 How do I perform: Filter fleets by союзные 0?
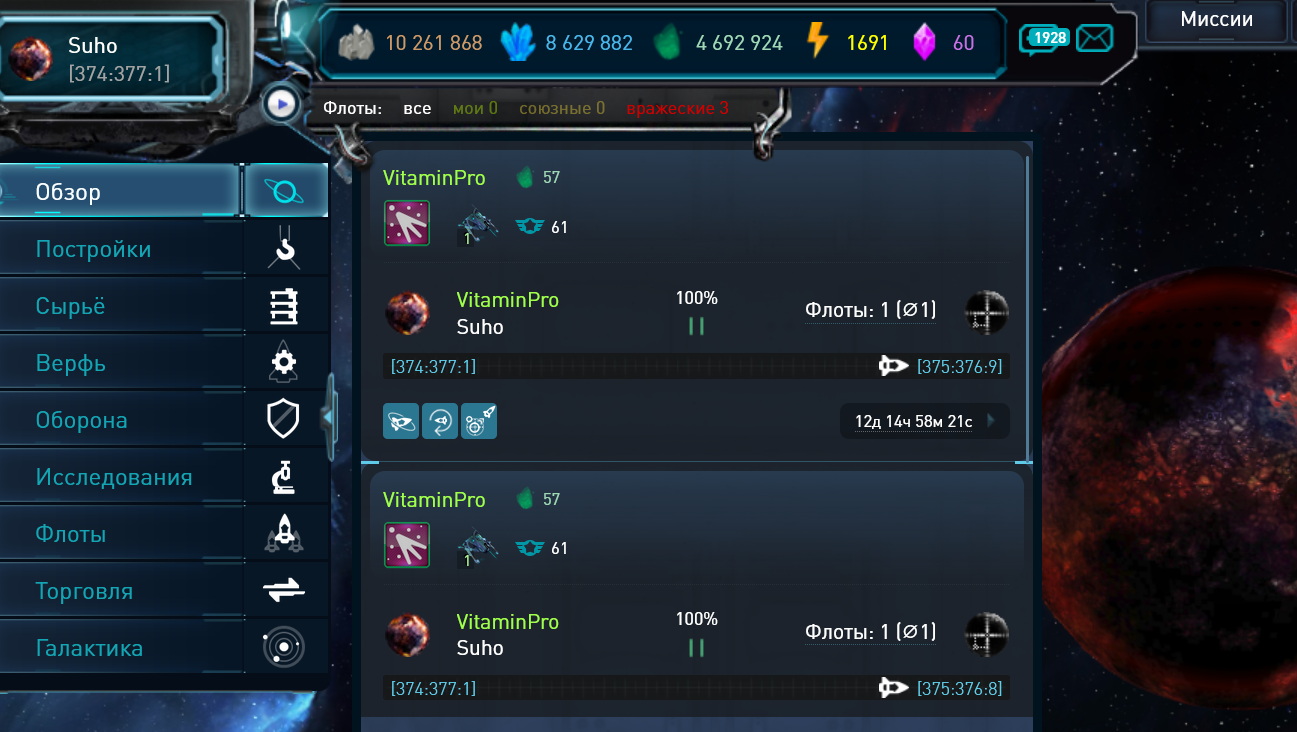coord(561,108)
